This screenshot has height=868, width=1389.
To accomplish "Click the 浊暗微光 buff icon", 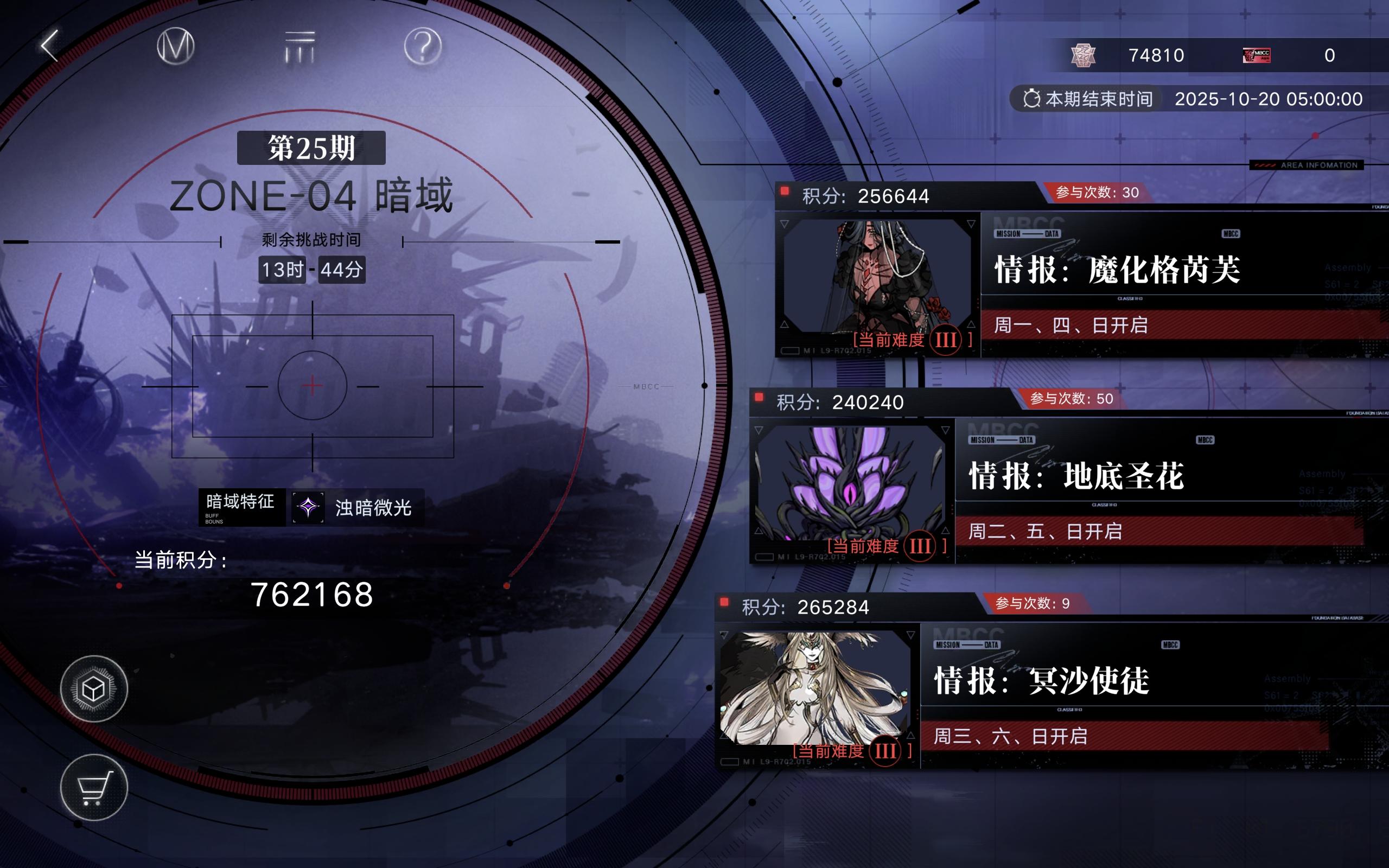I will click(308, 507).
